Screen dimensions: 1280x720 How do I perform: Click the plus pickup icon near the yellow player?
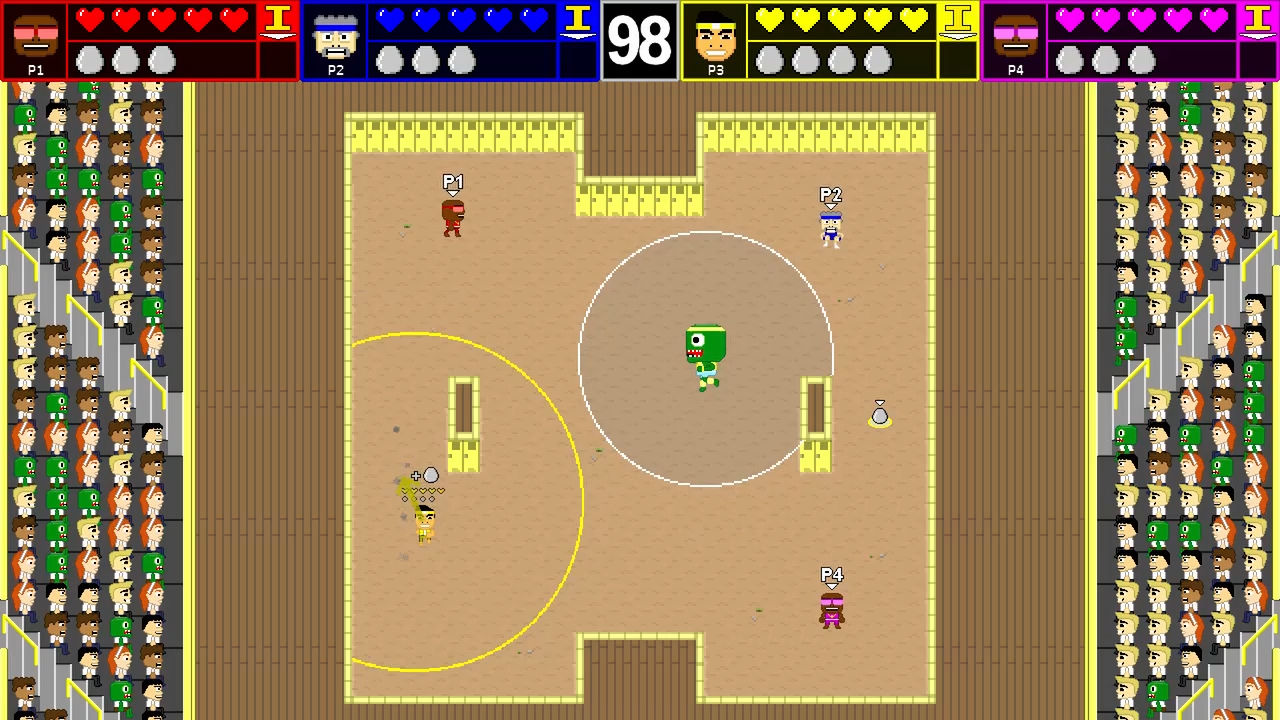click(x=414, y=476)
